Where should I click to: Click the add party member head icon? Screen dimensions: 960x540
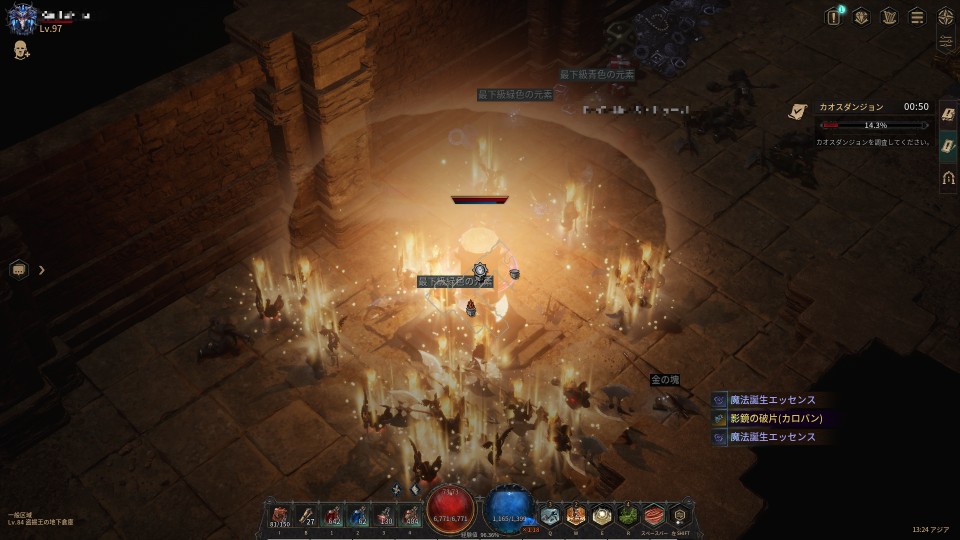[21, 50]
